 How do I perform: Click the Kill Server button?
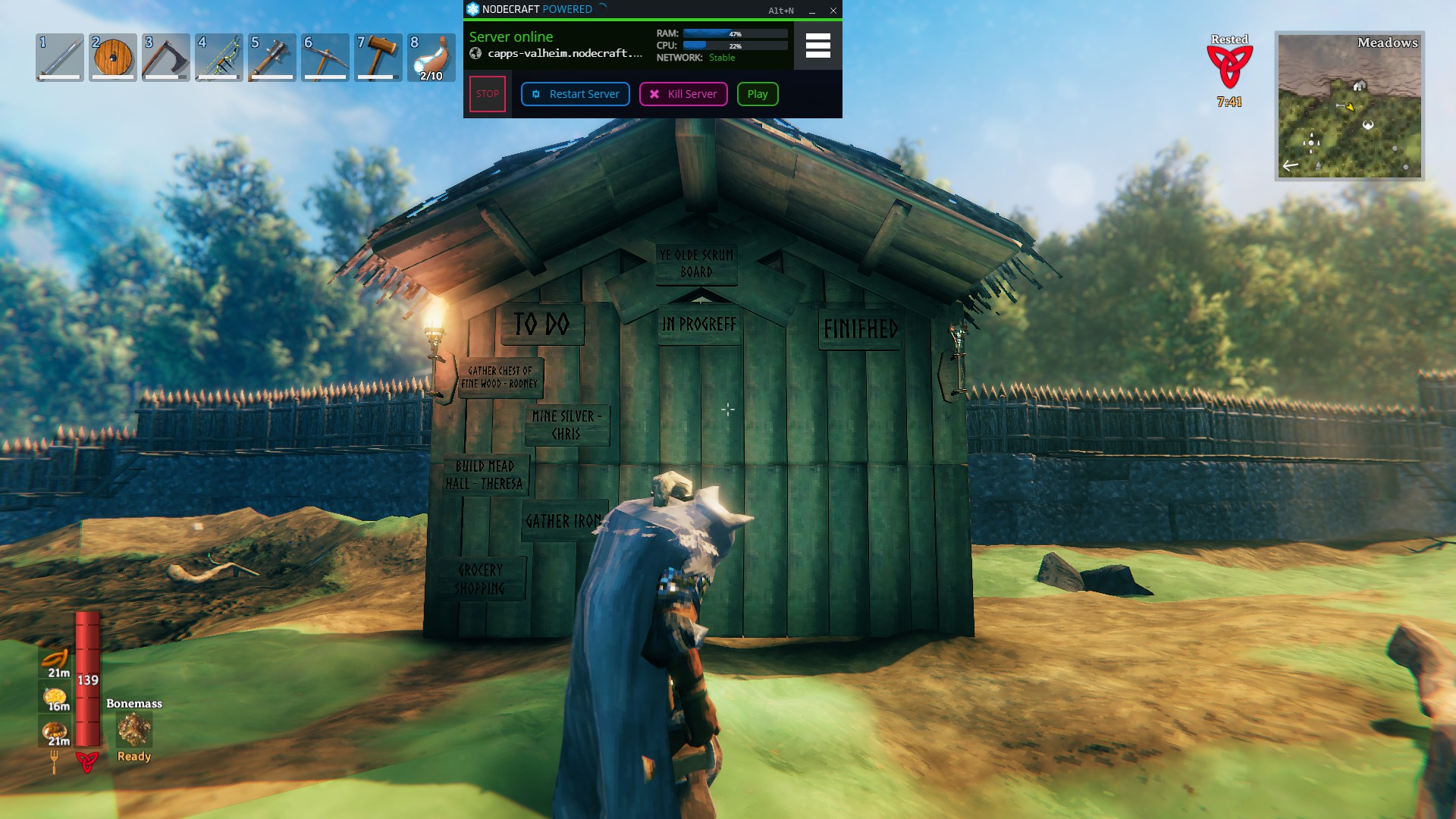pyautogui.click(x=683, y=94)
